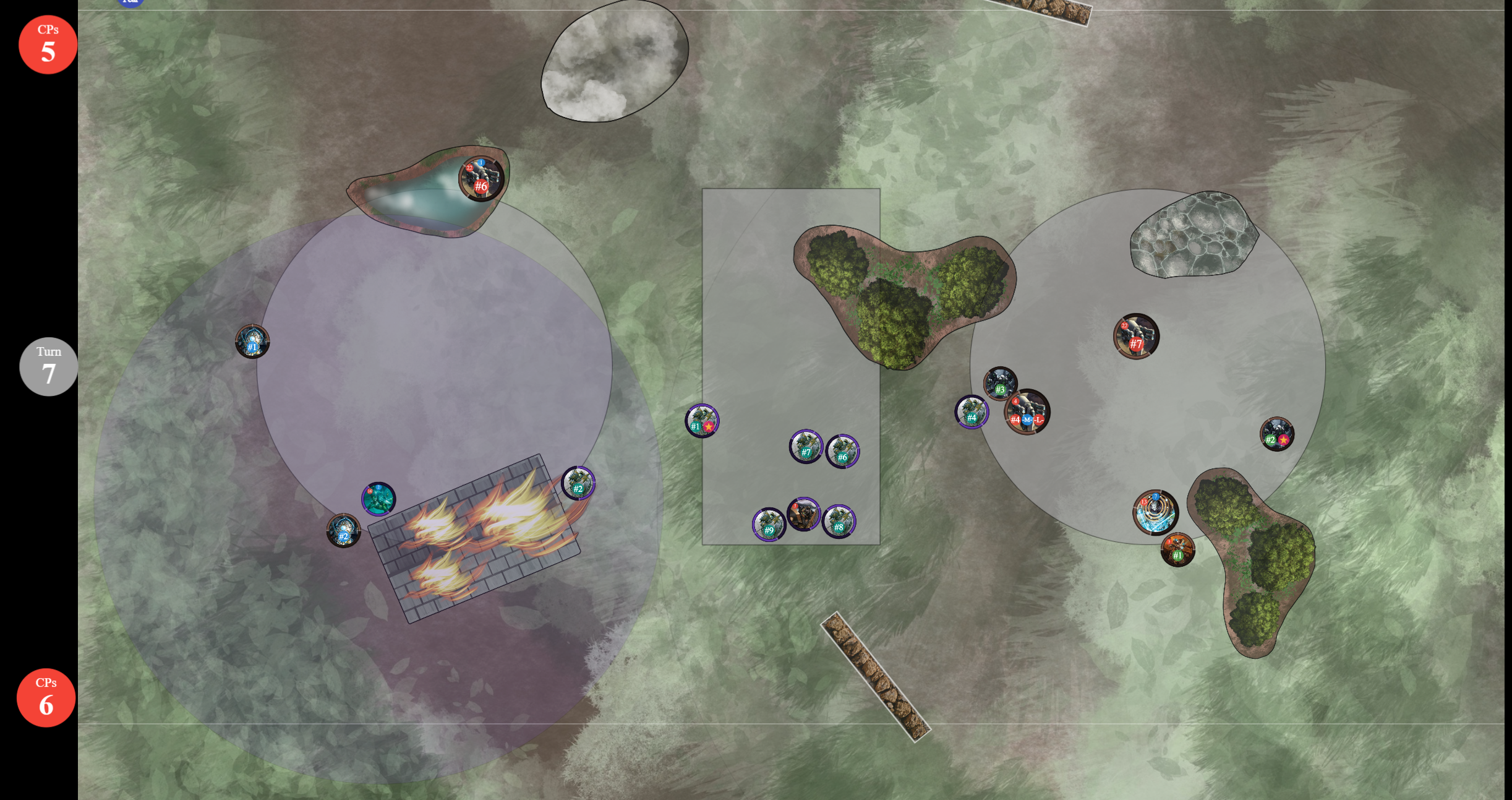This screenshot has width=1512, height=800.
Task: Choose the blue #2 mage token
Action: click(343, 531)
